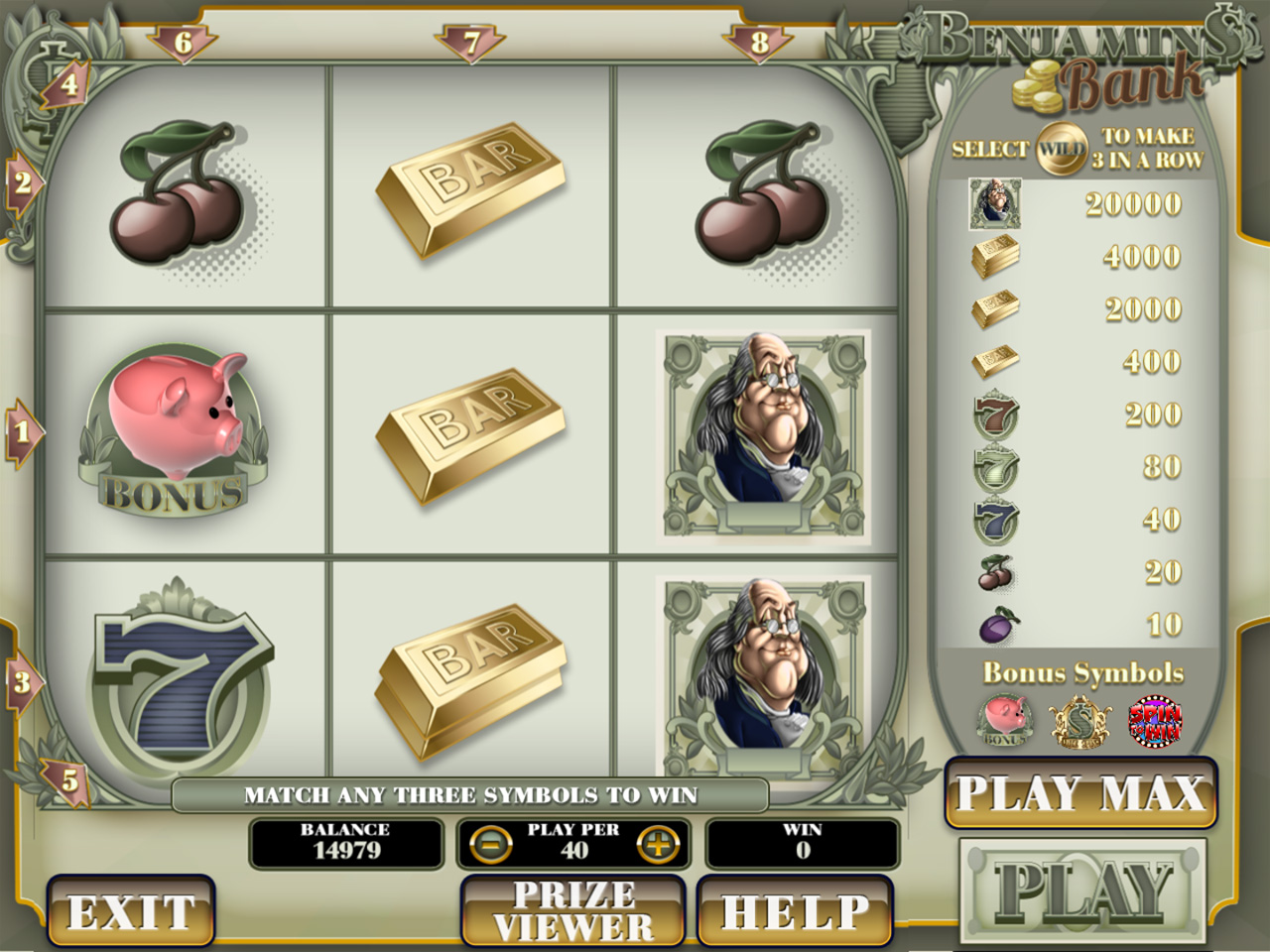
Task: Click the cherries symbol paying 20
Action: pos(997,572)
